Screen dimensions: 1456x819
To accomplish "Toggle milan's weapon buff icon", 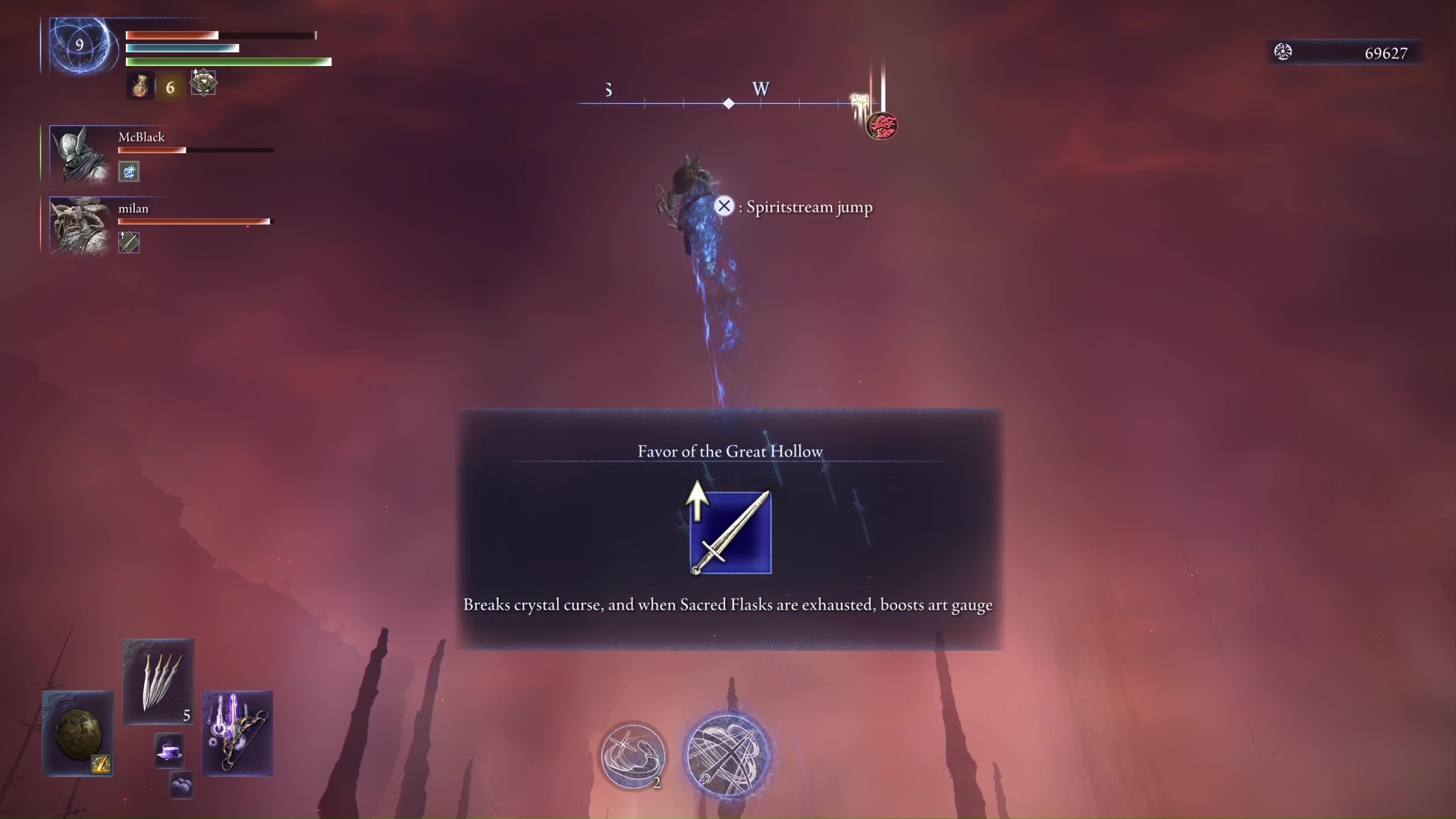I will point(129,243).
